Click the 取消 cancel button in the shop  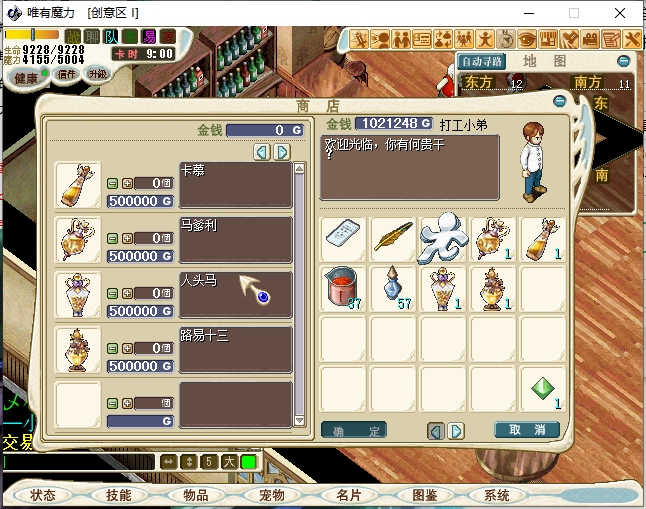(x=527, y=430)
